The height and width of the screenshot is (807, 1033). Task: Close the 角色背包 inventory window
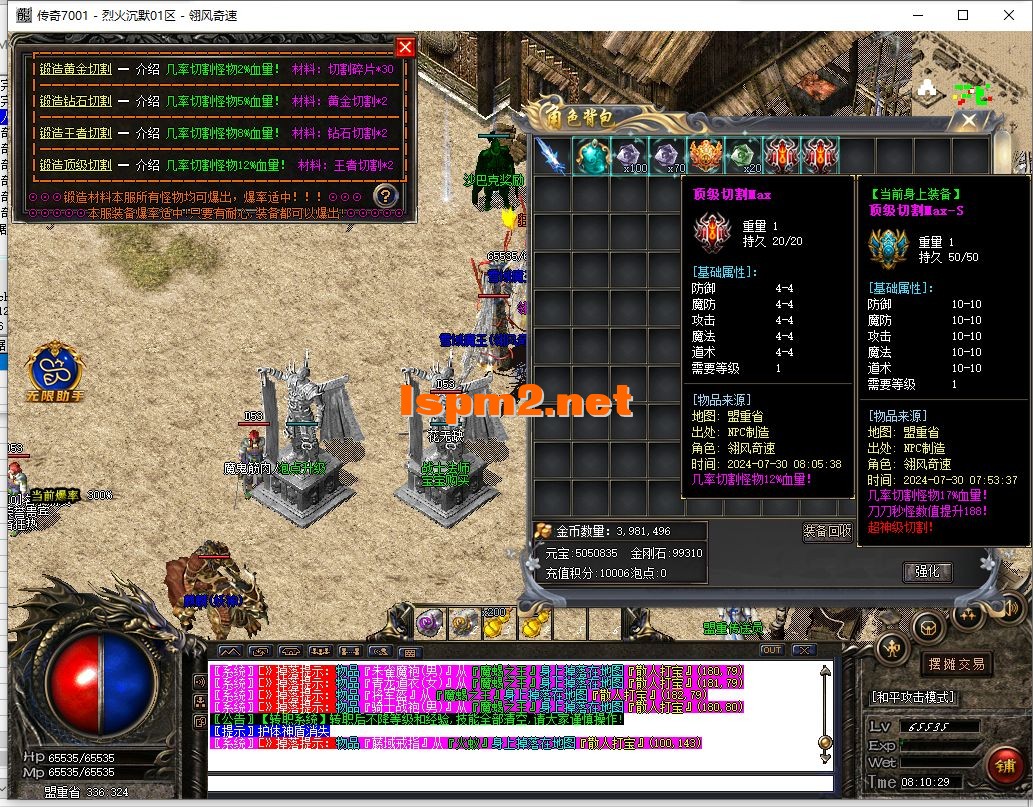click(968, 121)
